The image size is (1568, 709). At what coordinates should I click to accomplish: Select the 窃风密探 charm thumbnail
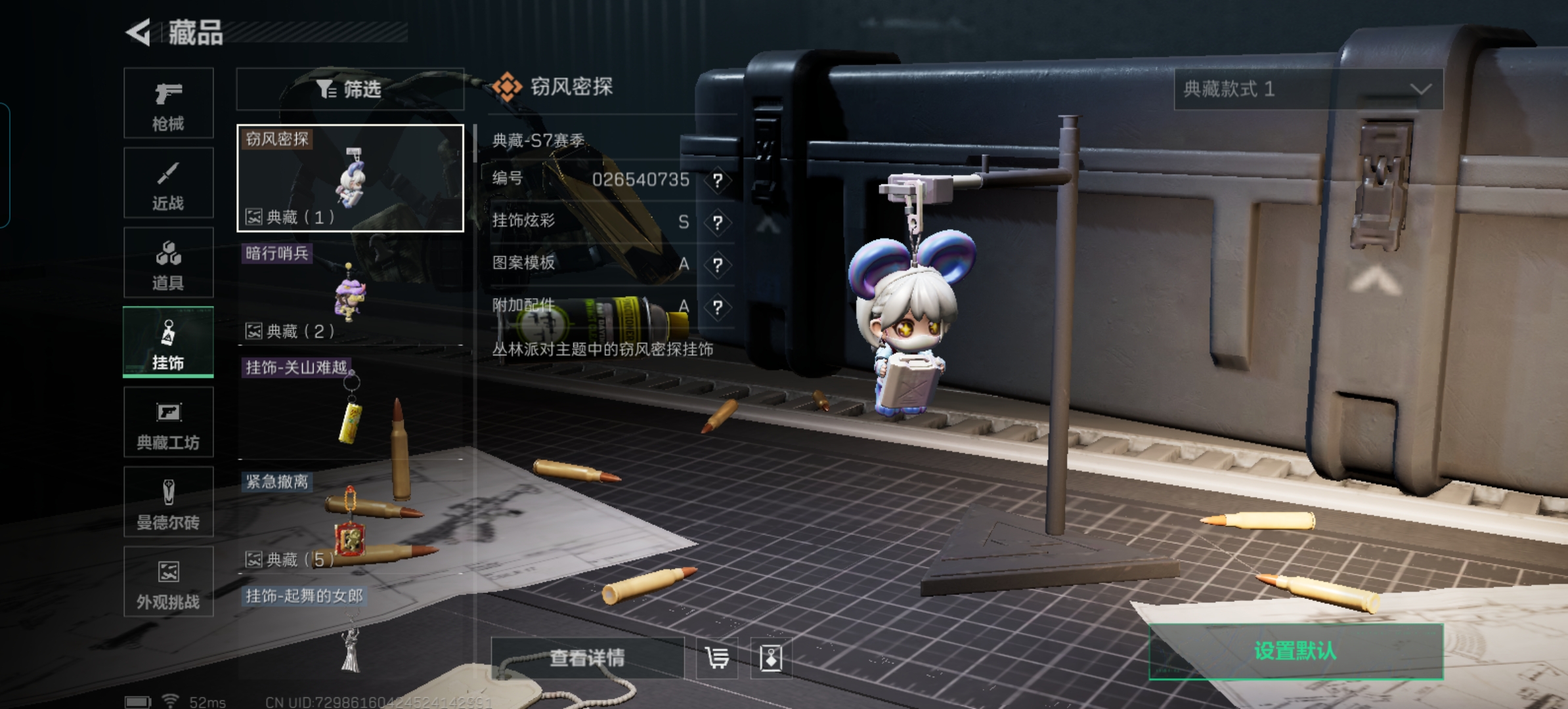click(350, 178)
